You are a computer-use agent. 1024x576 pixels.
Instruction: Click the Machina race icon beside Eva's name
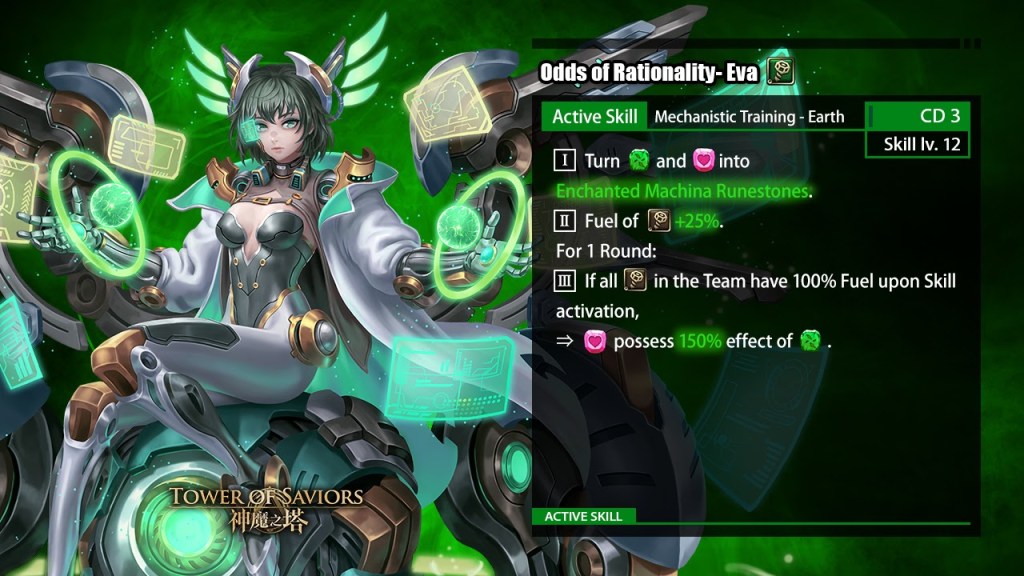(x=780, y=72)
